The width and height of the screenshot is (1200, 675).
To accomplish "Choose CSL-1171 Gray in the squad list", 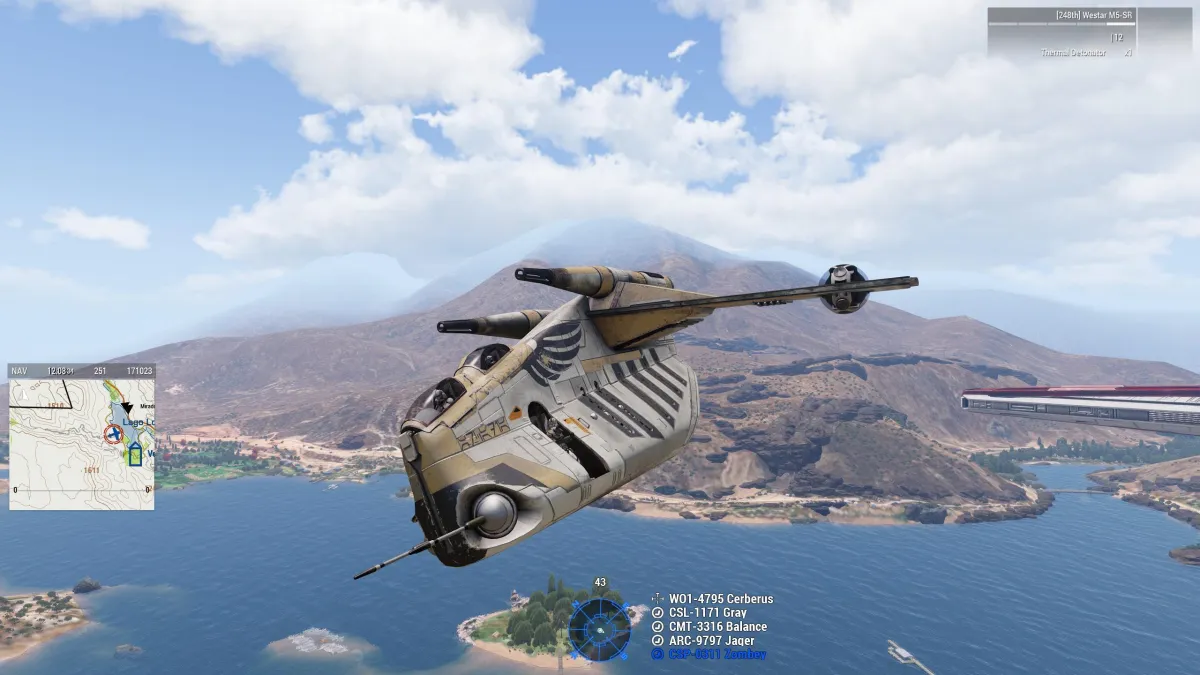I will click(707, 613).
